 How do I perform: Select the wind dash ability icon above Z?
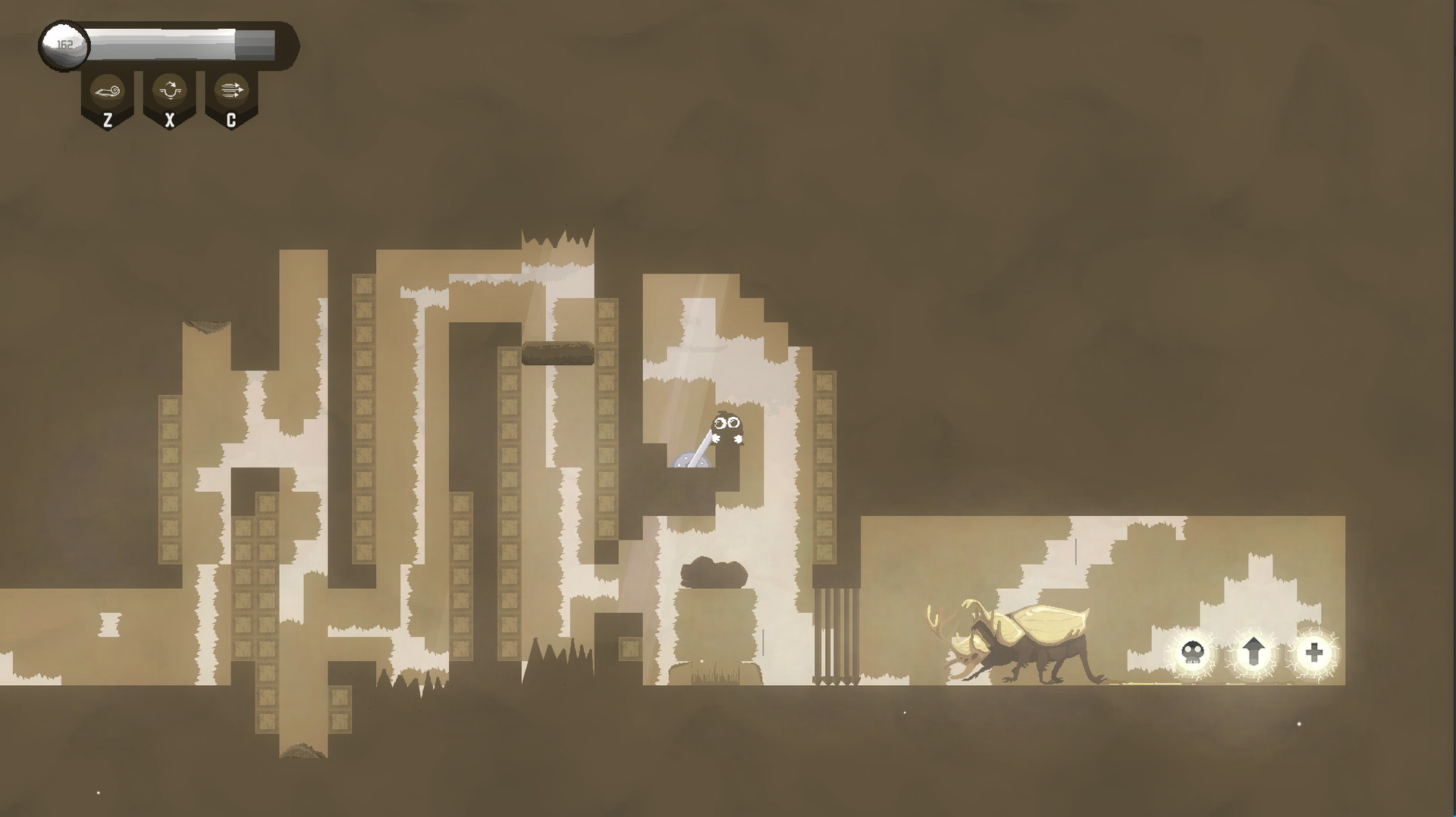[107, 89]
